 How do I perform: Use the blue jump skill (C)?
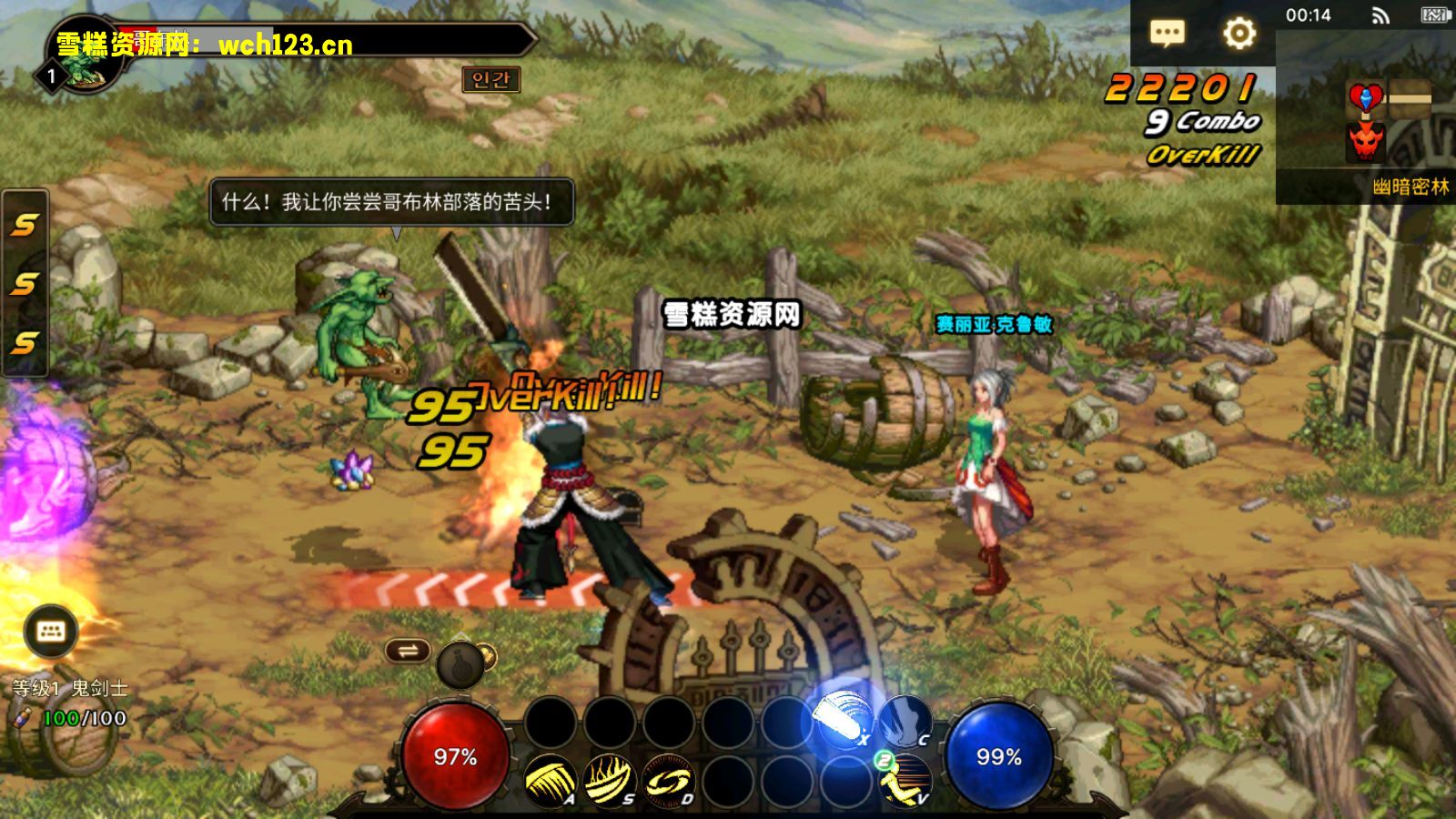click(x=905, y=722)
